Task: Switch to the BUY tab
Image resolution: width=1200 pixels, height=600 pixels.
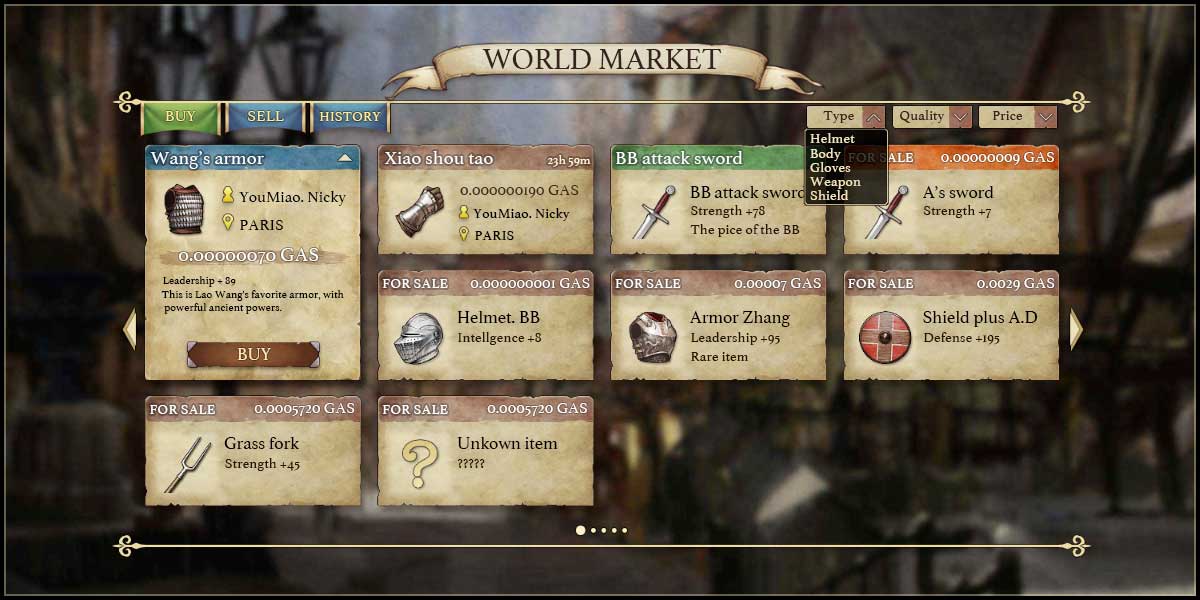Action: (180, 117)
